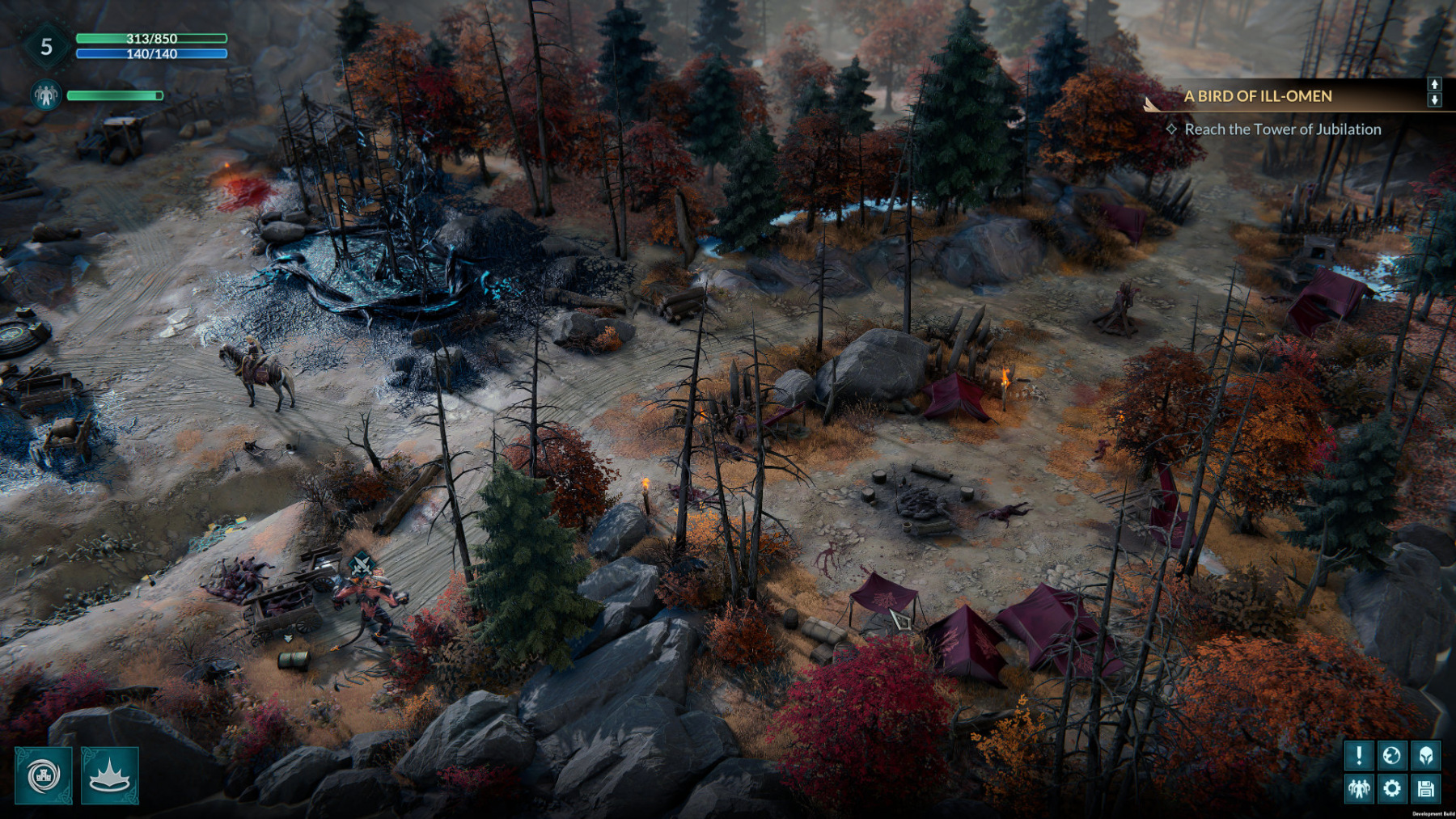This screenshot has height=819, width=1456.
Task: Open the crown kingdom button
Action: [x=110, y=776]
